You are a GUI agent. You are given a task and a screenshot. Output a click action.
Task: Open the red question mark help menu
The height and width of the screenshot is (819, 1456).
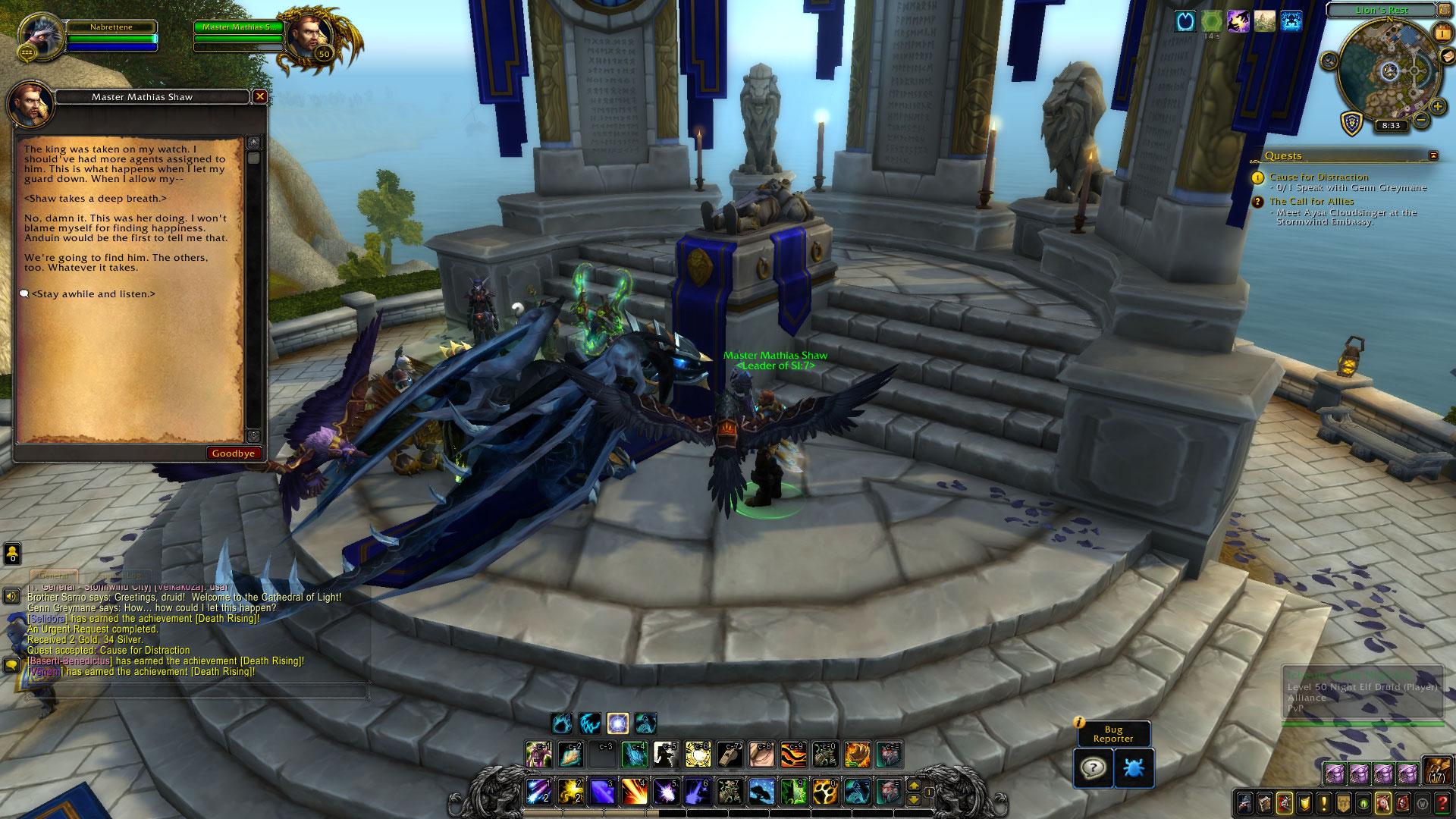pos(1442,803)
